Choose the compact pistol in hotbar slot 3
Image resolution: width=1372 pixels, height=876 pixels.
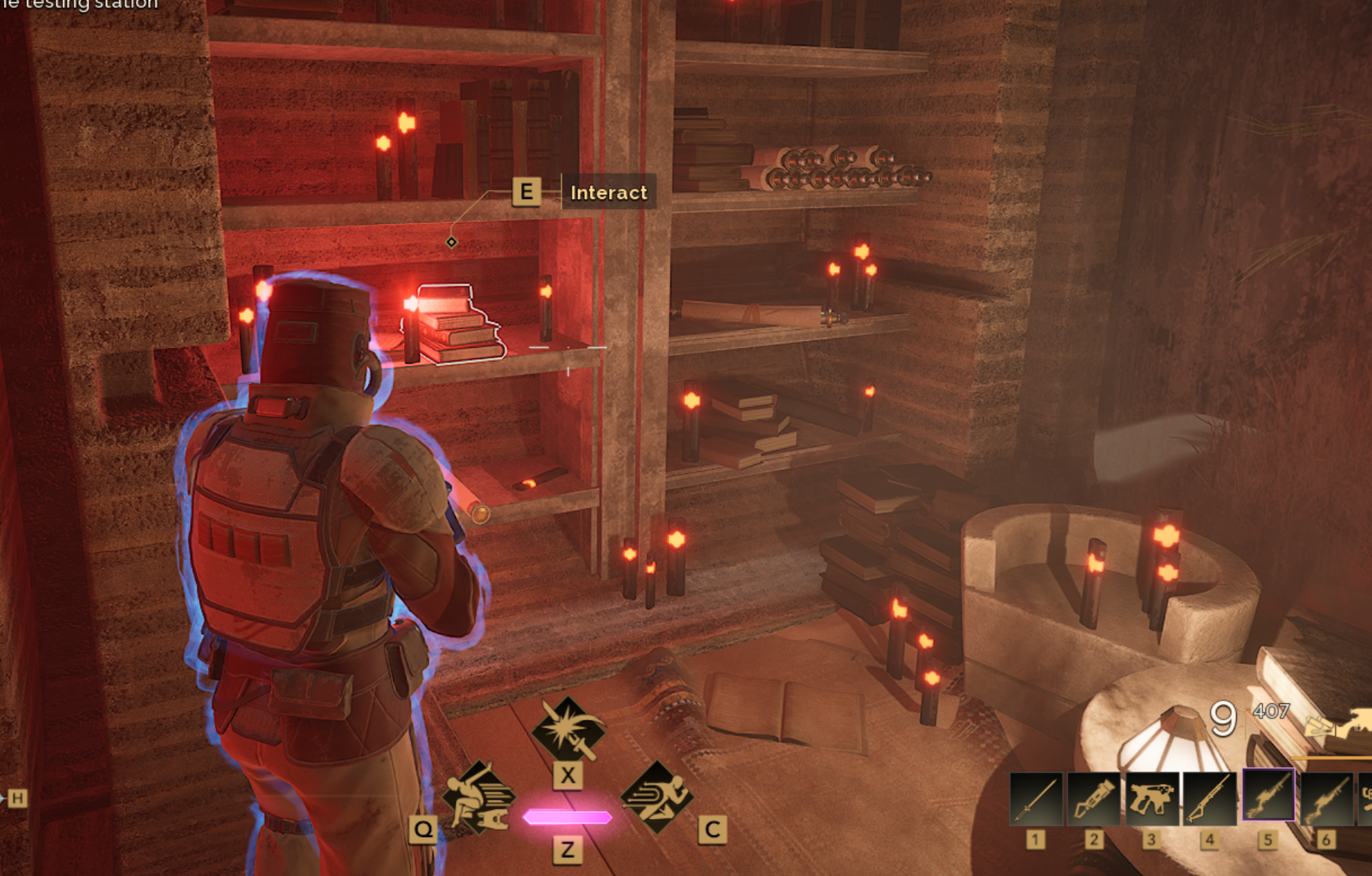pos(1151,799)
